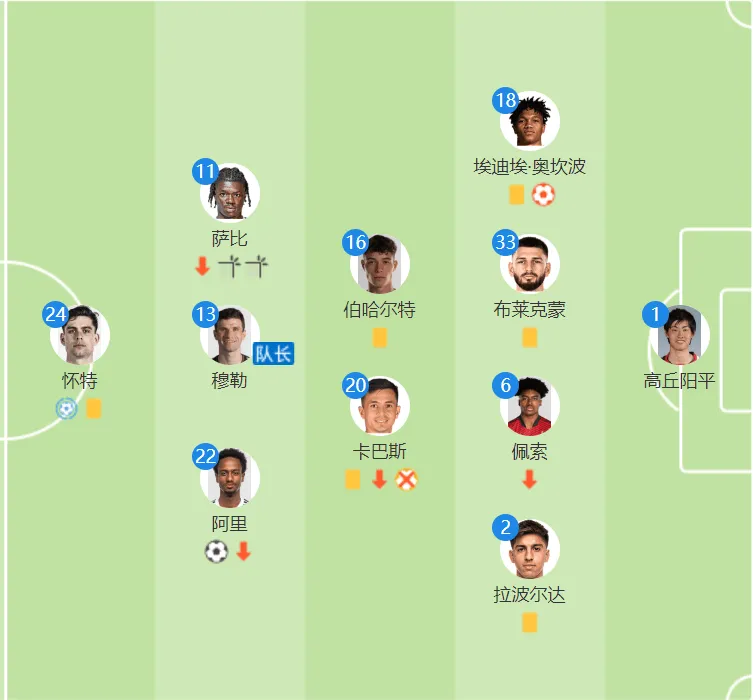
Task: Click 卡巴斯's missed penalty icon
Action: click(x=405, y=480)
